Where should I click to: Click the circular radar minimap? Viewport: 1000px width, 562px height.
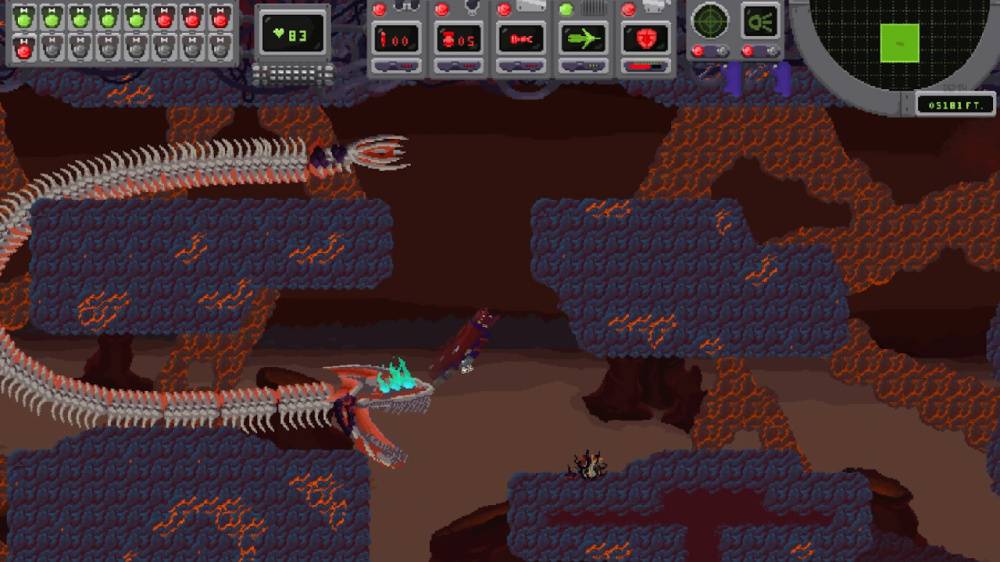[x=898, y=40]
